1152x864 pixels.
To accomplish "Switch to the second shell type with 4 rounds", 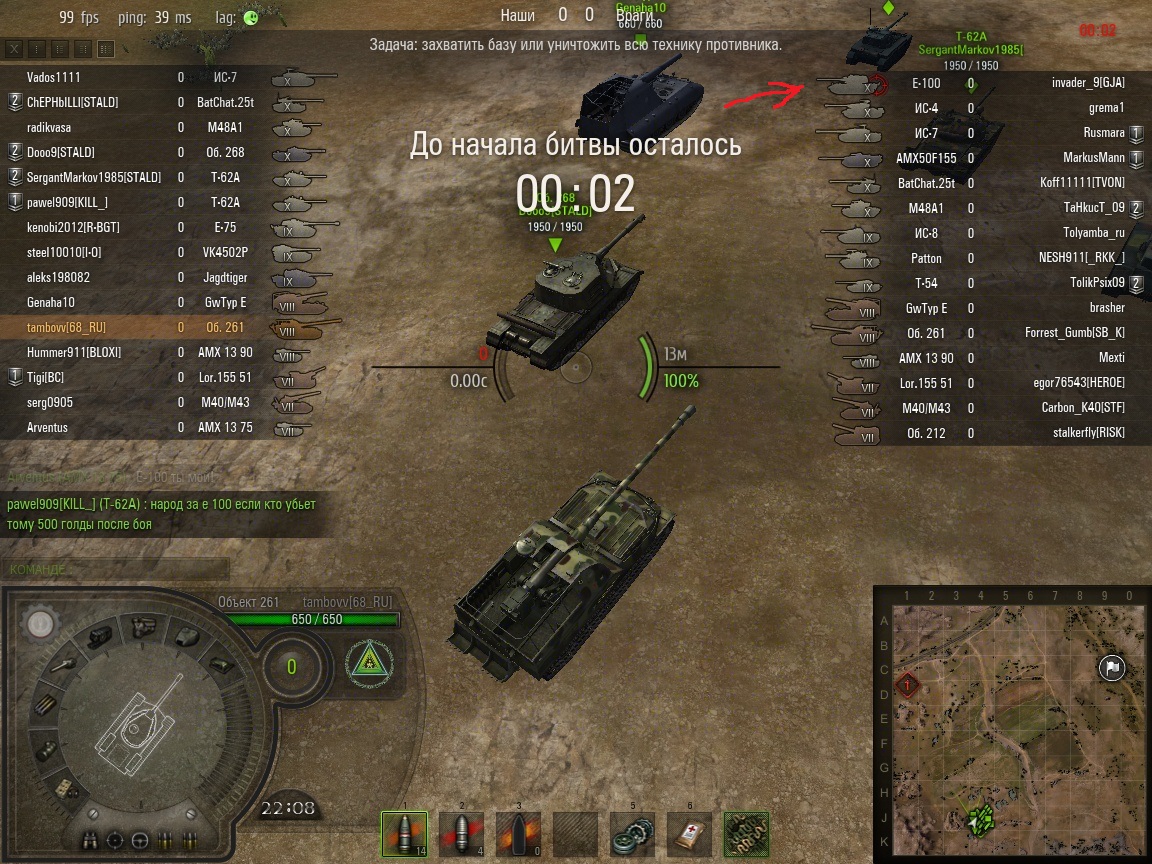I will 461,832.
